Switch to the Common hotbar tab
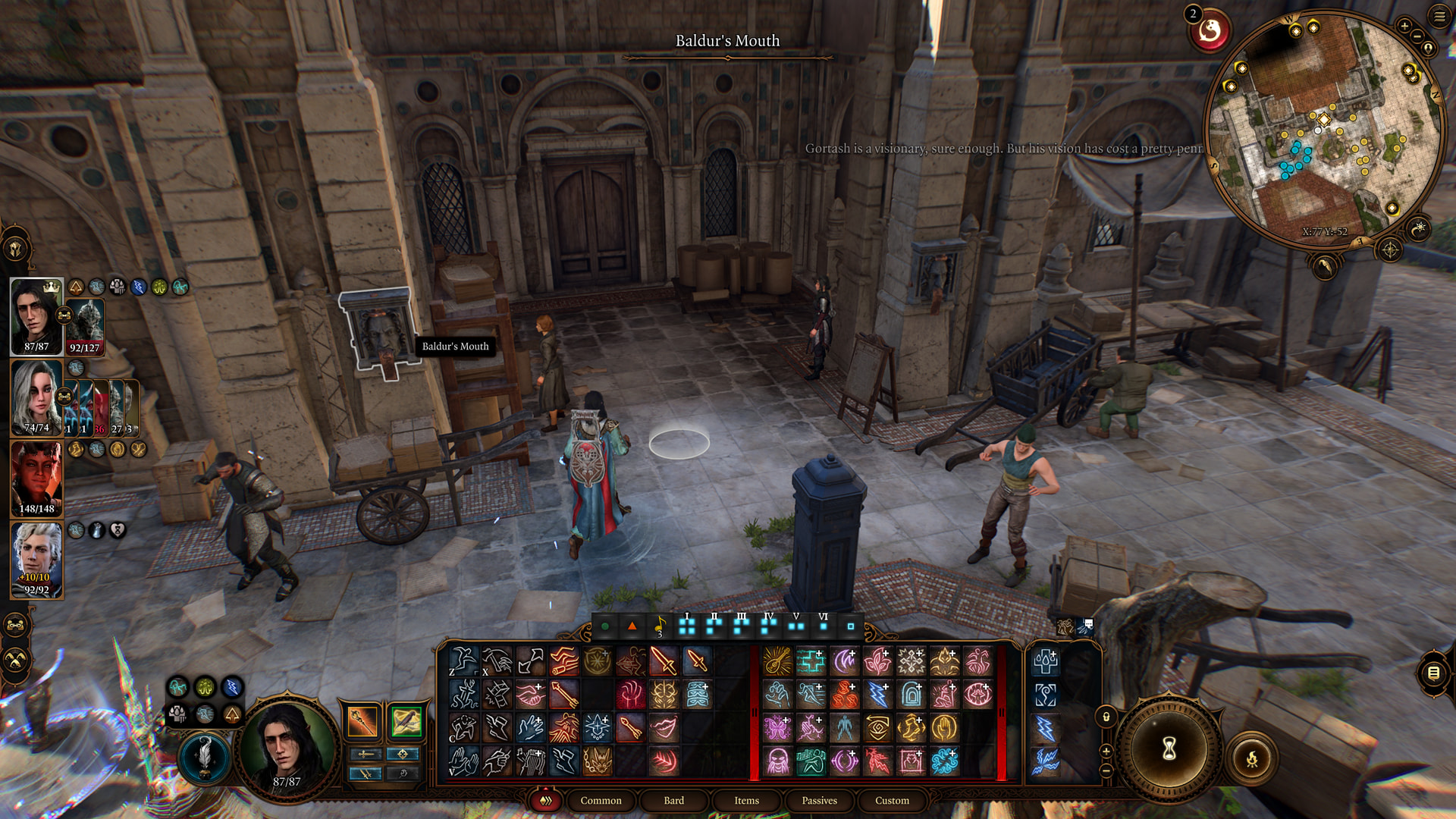Viewport: 1456px width, 819px height. coord(601,801)
